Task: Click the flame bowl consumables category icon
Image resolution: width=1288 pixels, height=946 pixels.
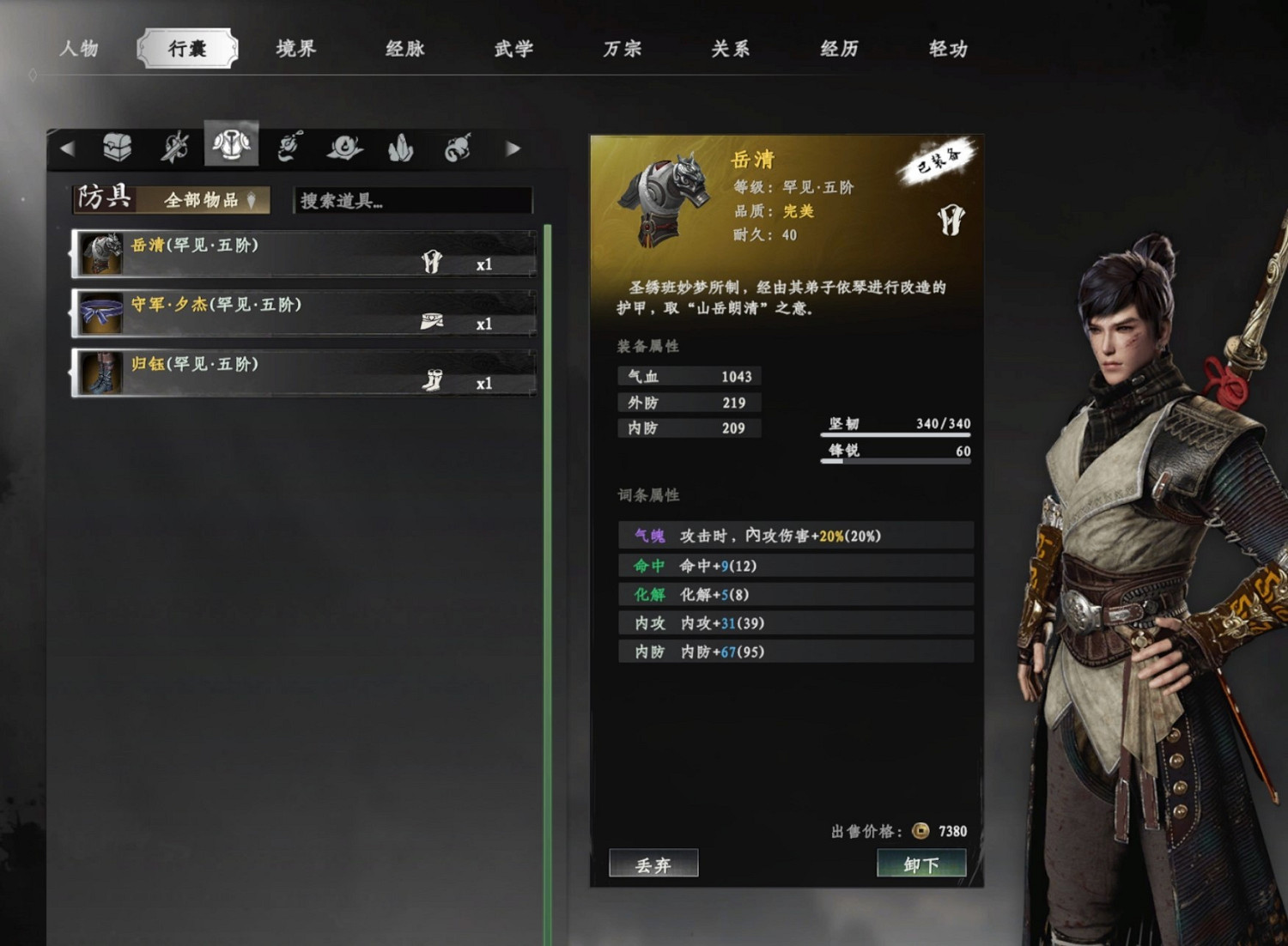Action: pos(345,148)
